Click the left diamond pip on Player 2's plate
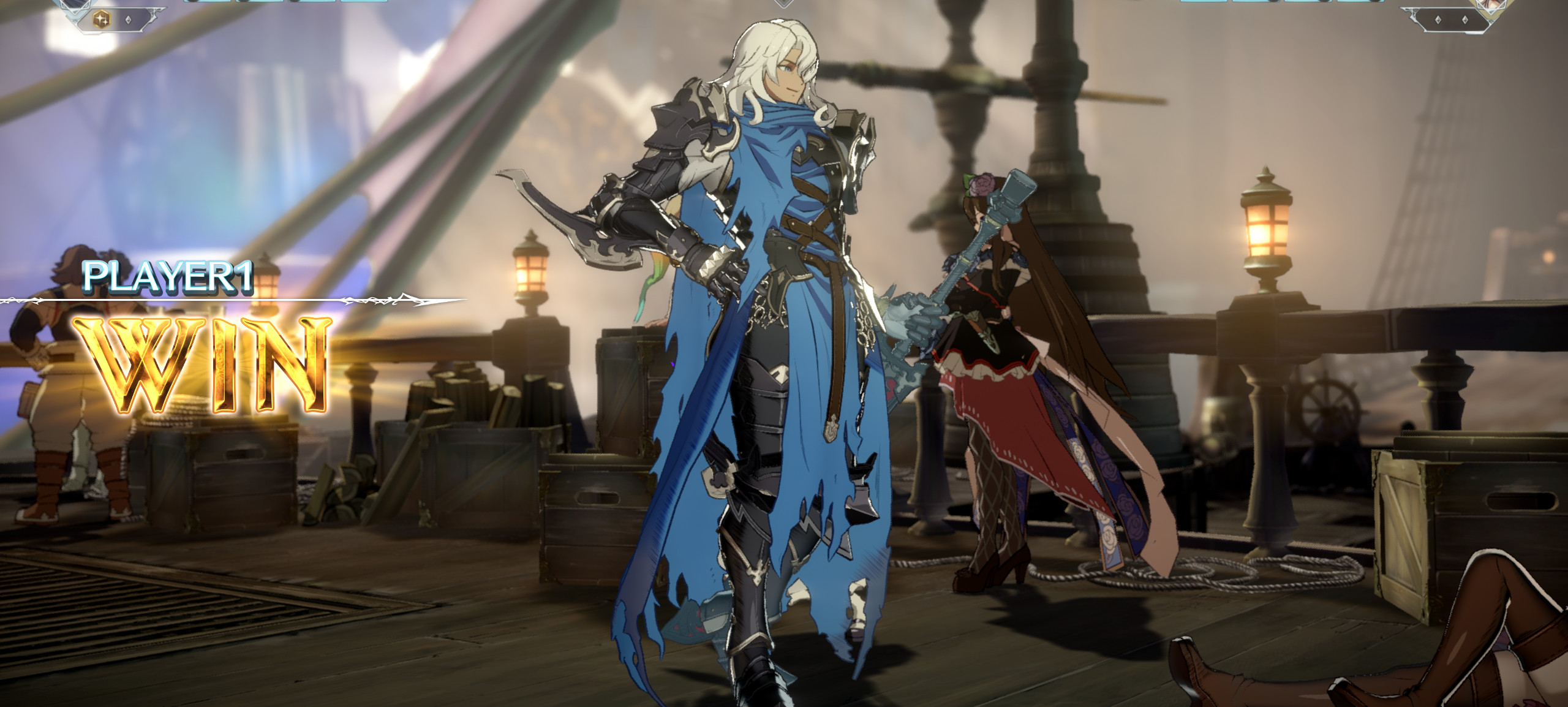Screen dimensions: 1568x707 tap(1438, 19)
